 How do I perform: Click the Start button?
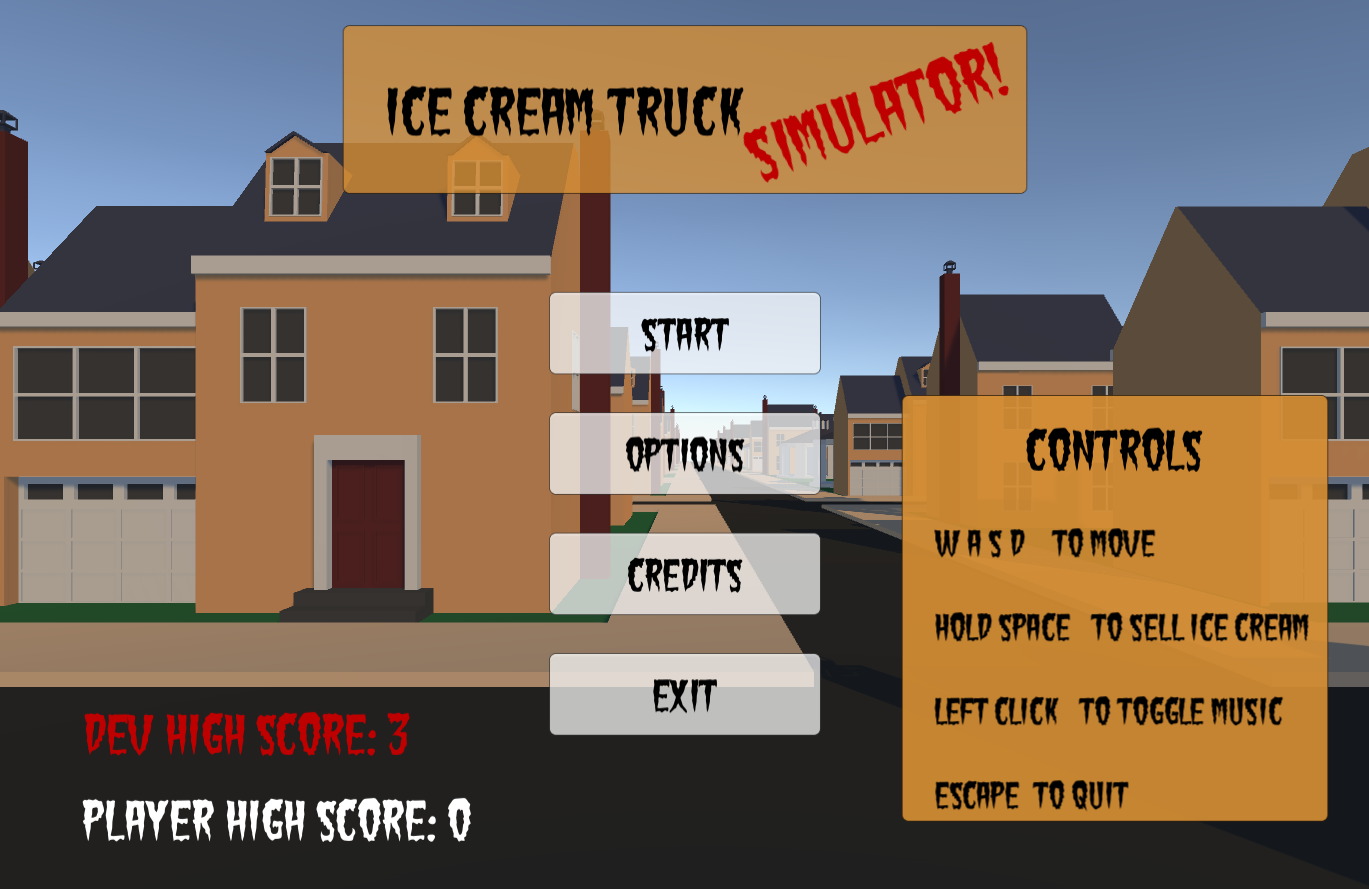(684, 334)
